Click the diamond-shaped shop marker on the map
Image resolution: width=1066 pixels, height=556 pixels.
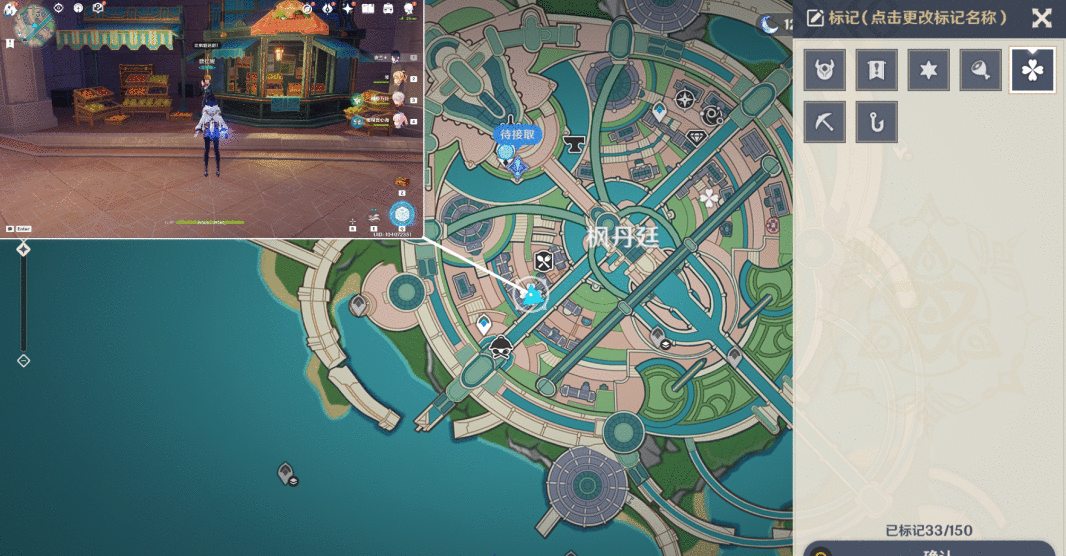[695, 139]
